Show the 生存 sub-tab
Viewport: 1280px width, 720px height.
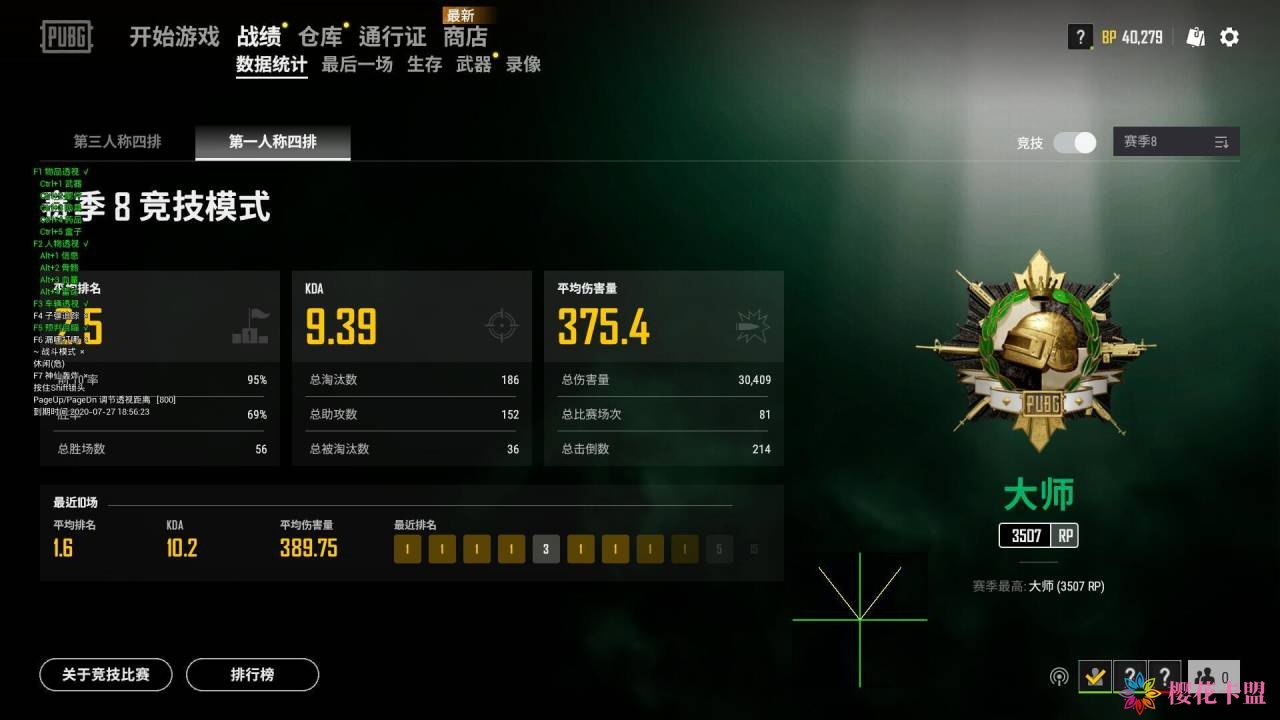(424, 65)
